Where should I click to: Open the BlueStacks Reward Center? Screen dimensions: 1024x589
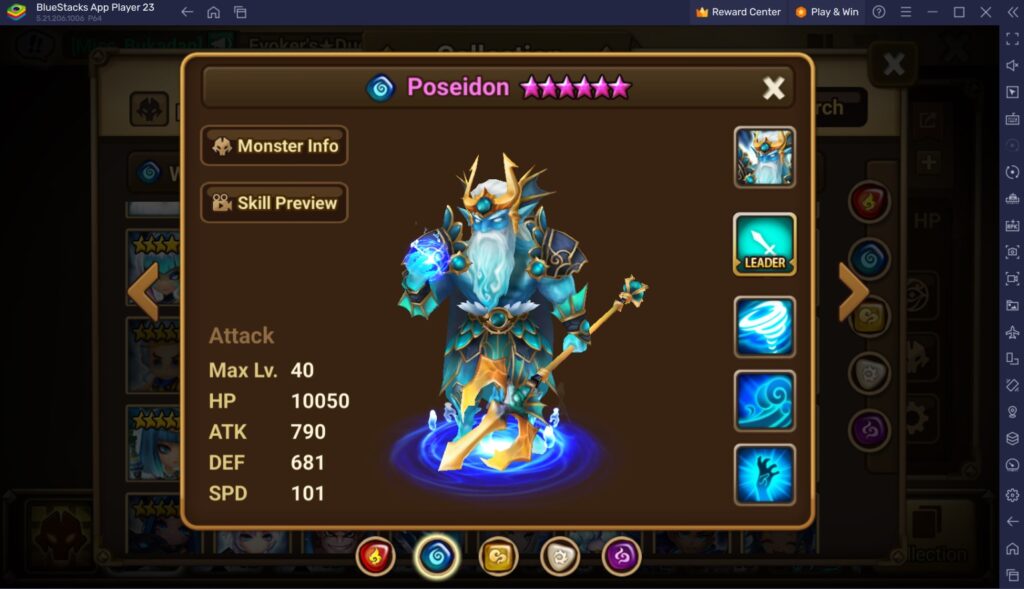[739, 12]
